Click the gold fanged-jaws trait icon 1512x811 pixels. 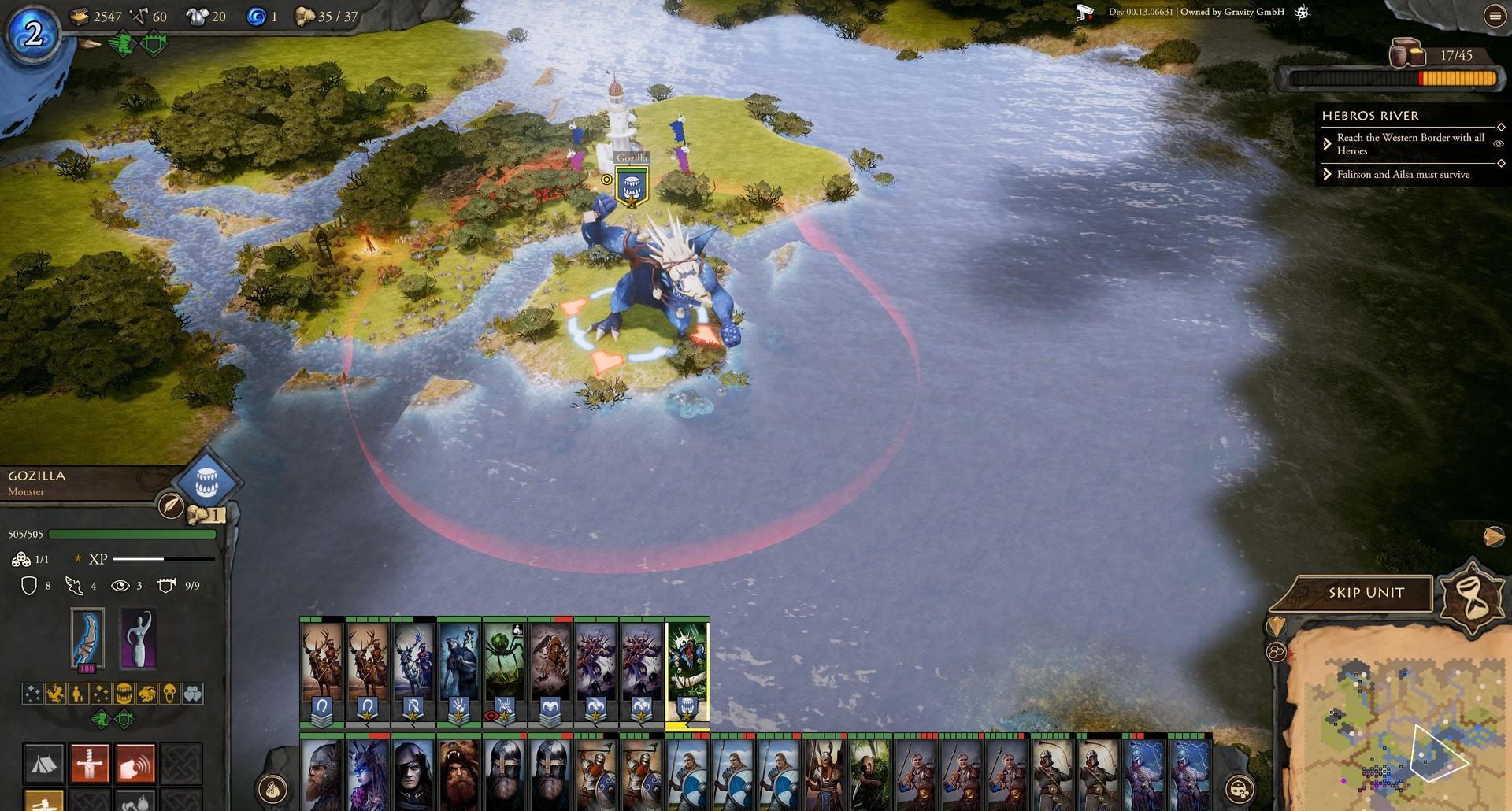(124, 694)
